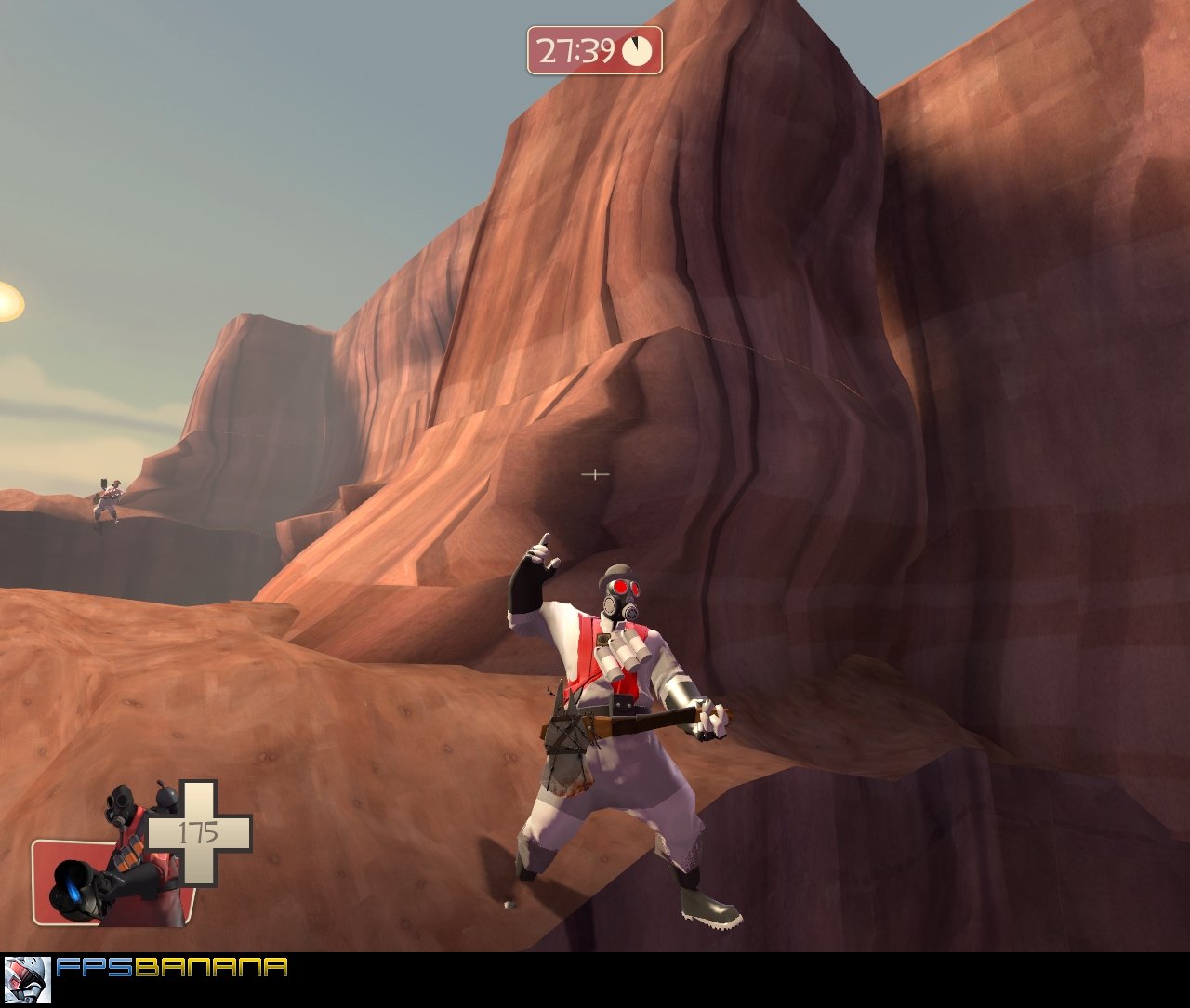Click the crosshair at screen center
Viewport: 1190px width, 1008px height.
point(595,474)
